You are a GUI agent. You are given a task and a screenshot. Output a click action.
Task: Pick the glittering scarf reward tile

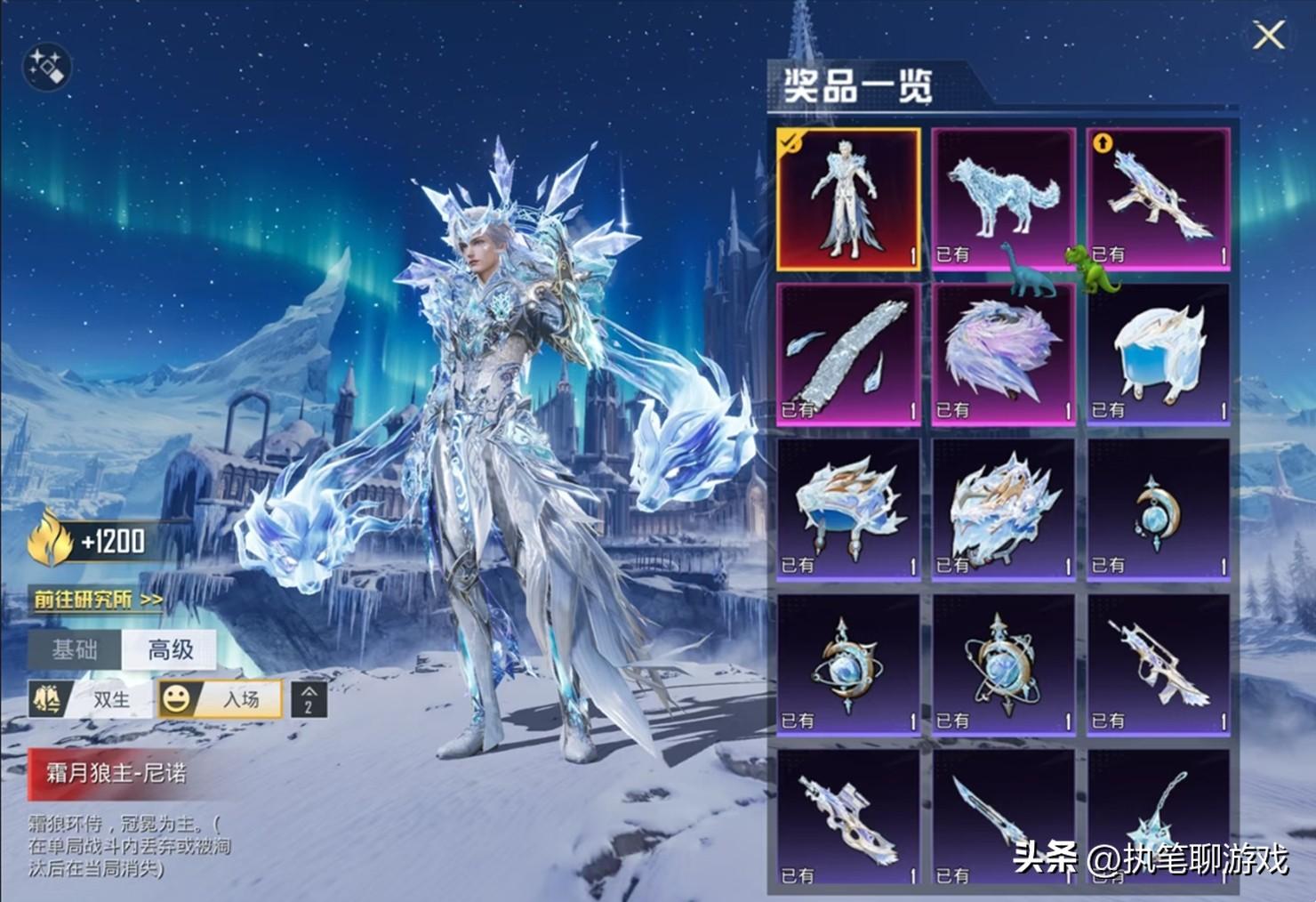(848, 354)
